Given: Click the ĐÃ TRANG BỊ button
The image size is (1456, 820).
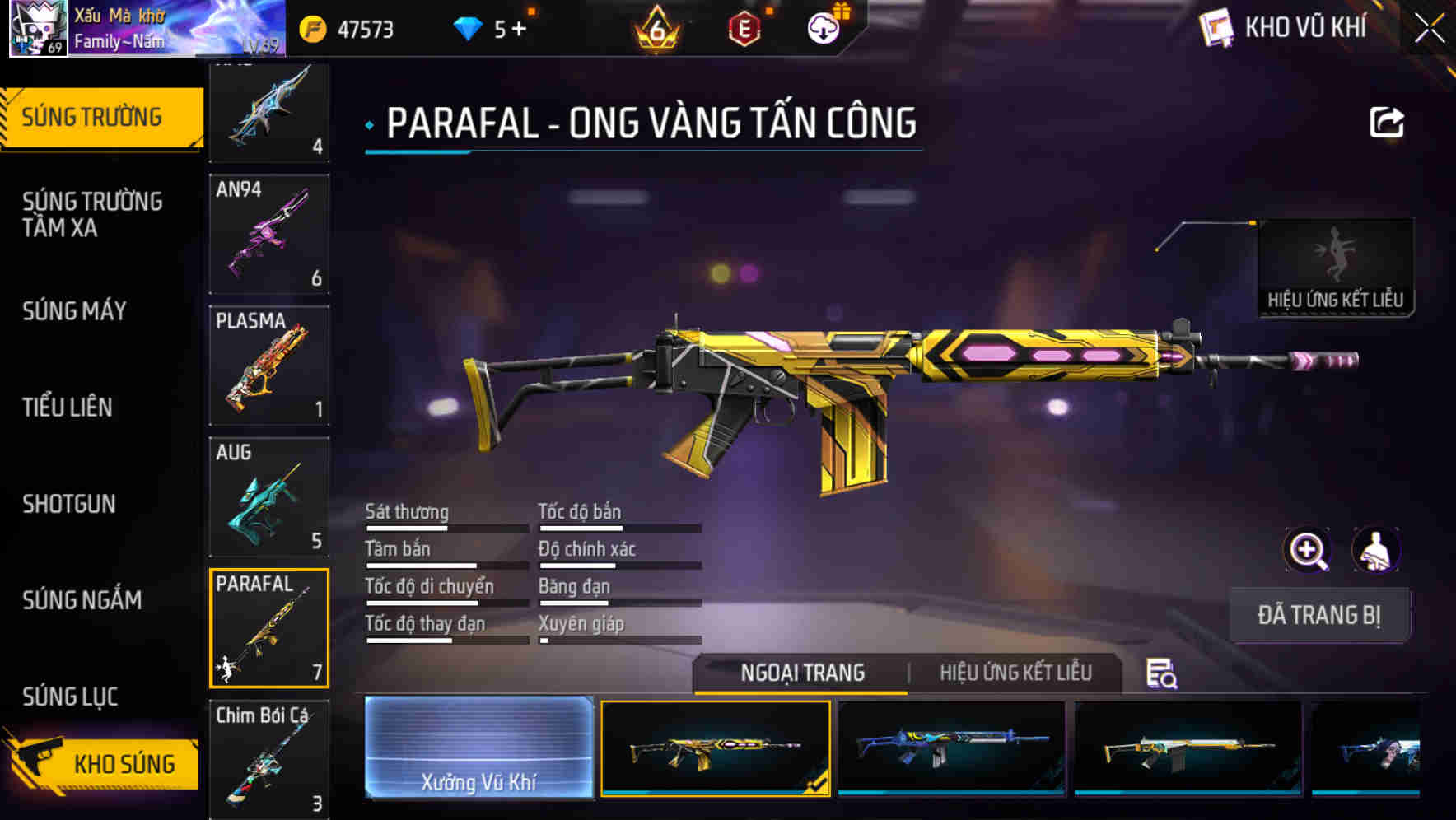Looking at the screenshot, I should 1319,615.
